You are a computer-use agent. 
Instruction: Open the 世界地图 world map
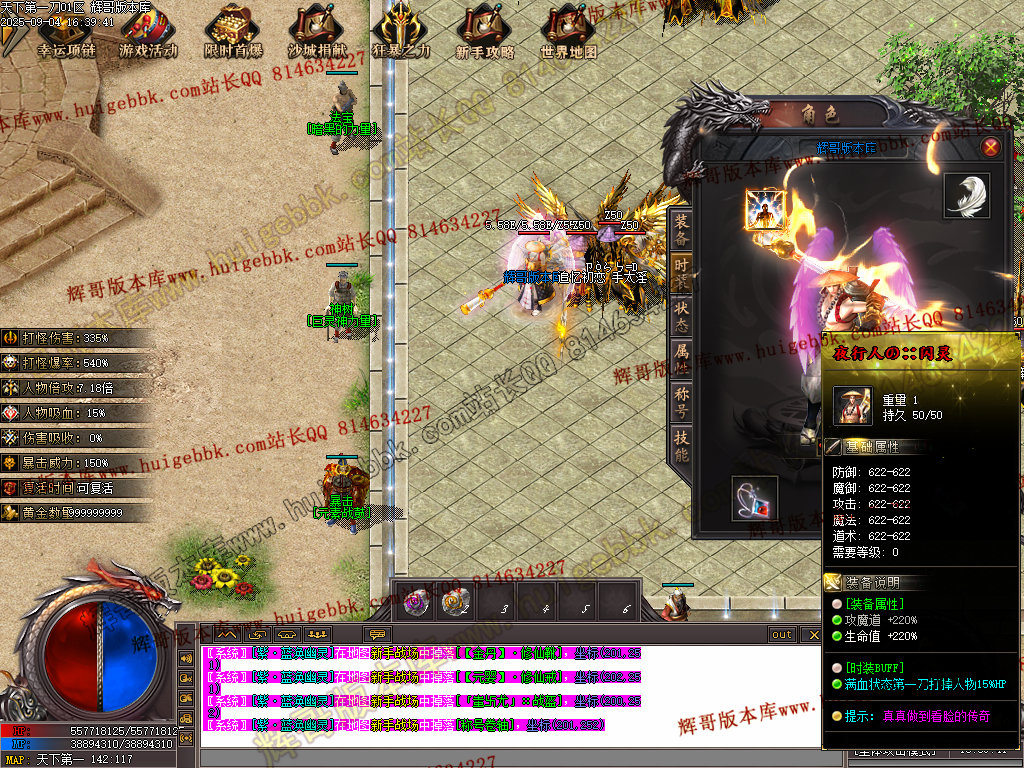[569, 32]
